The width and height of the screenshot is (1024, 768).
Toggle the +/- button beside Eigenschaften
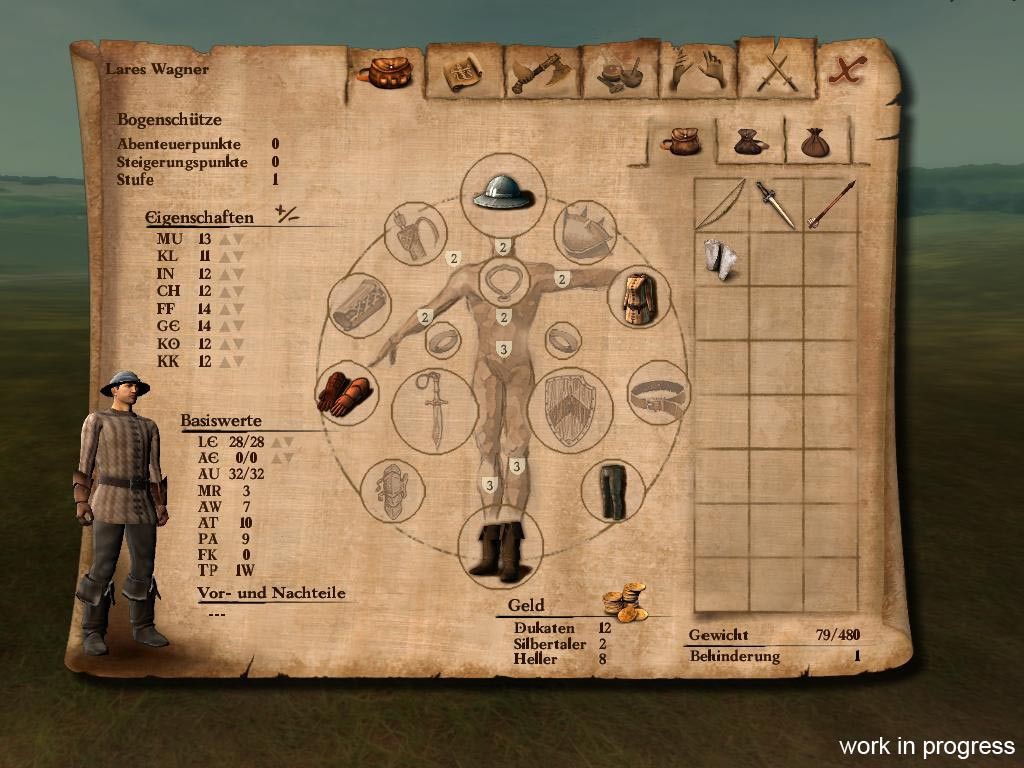[x=288, y=213]
